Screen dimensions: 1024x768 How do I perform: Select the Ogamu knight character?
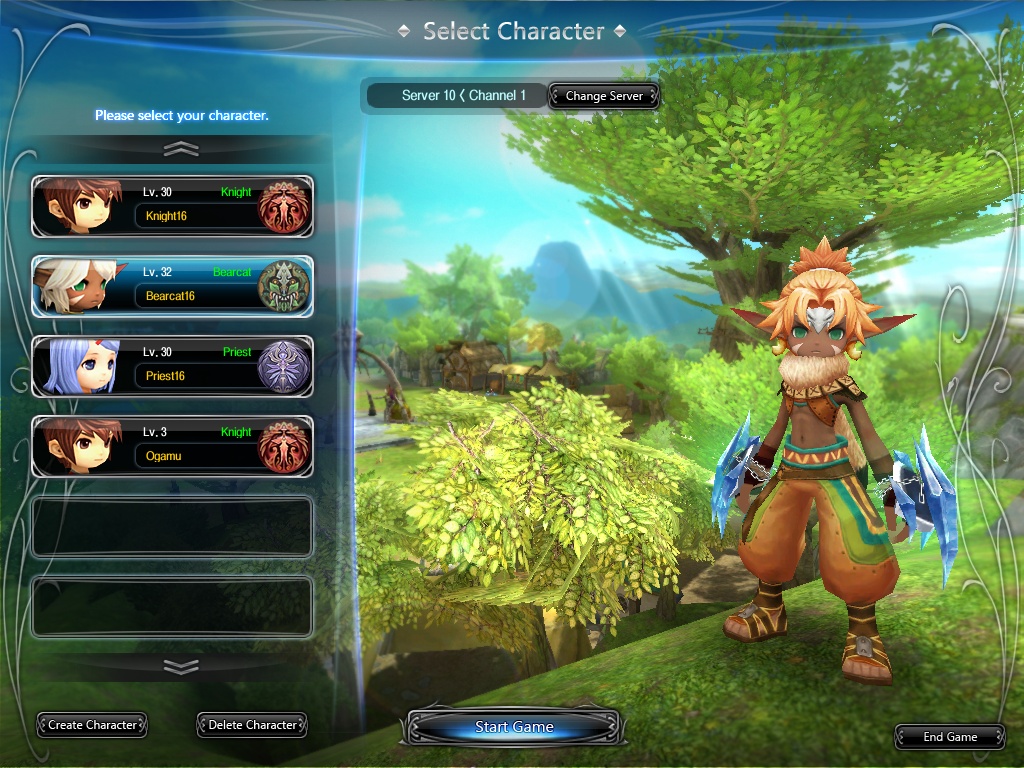pos(172,447)
